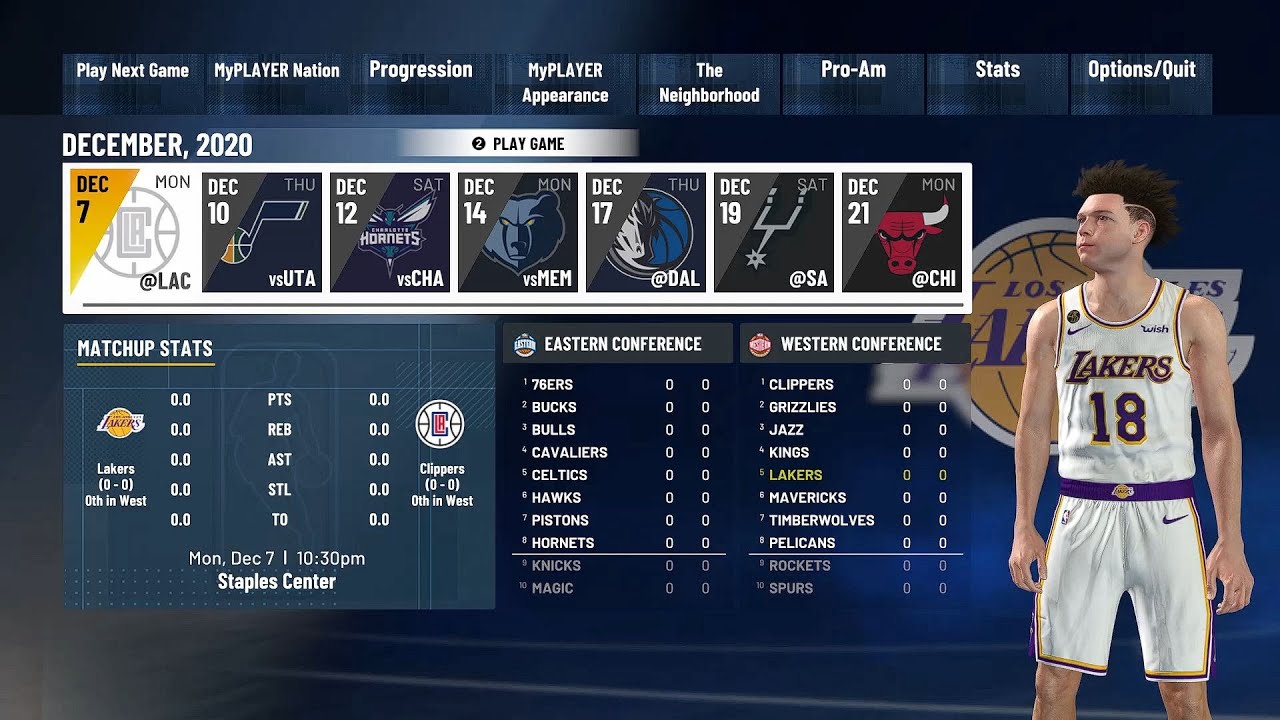
Task: Open the Progression menu
Action: coord(421,82)
